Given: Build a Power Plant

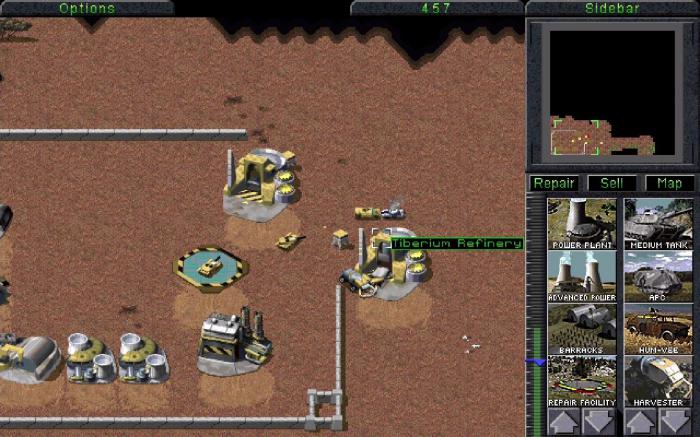Looking at the screenshot, I should [581, 222].
